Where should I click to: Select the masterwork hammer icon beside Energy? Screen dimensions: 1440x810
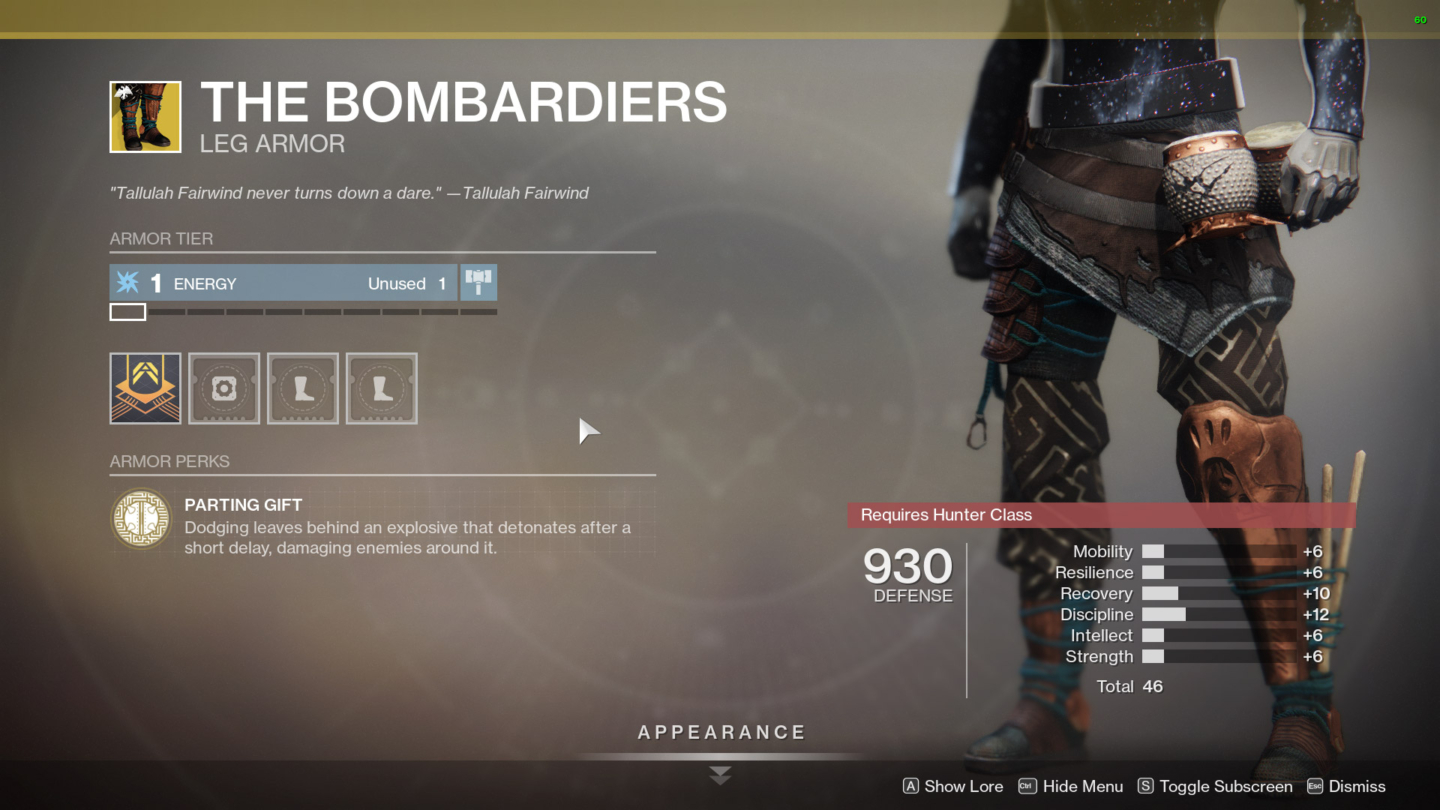(478, 282)
